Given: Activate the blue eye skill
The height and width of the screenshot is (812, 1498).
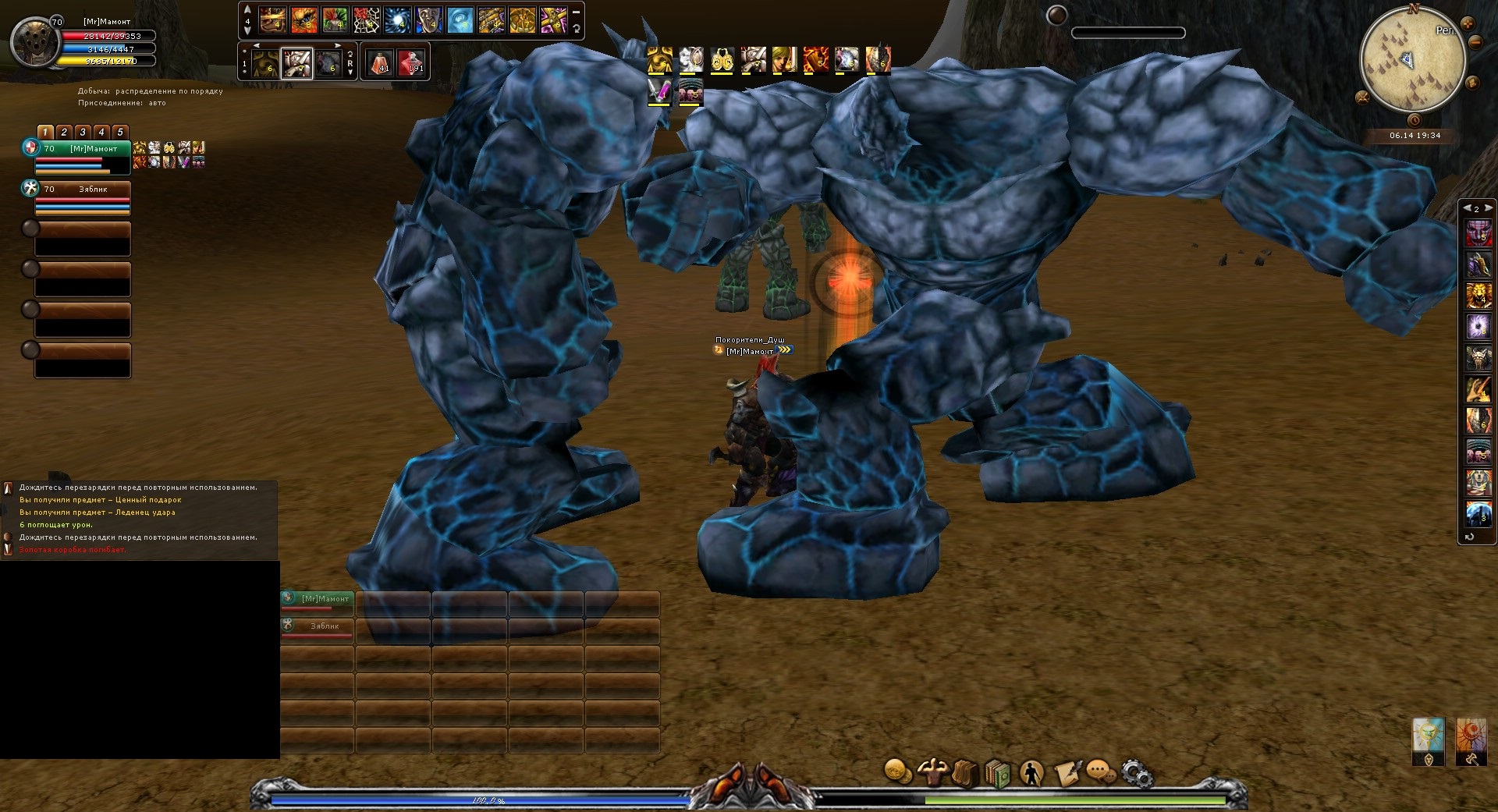Looking at the screenshot, I should point(460,20).
